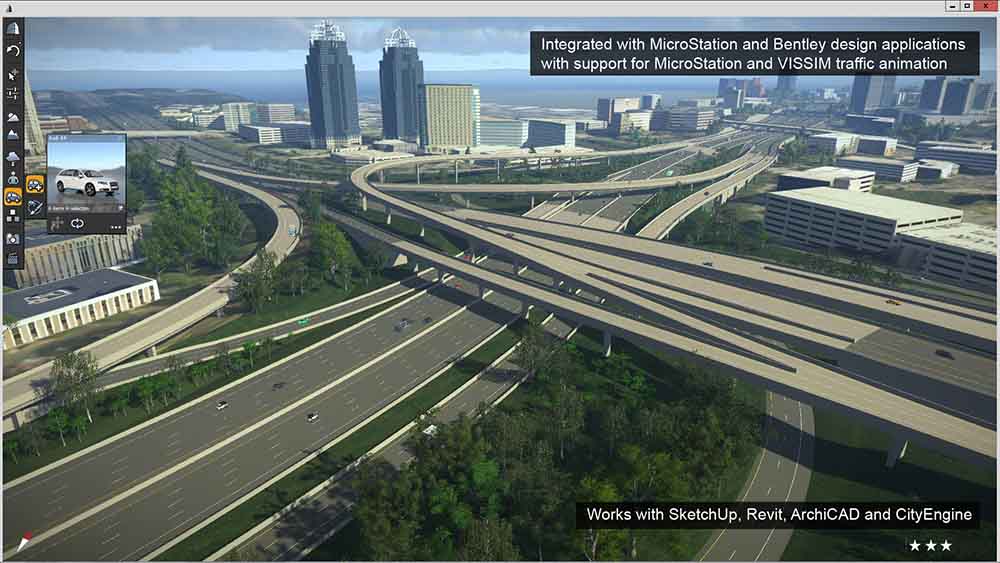1000x563 pixels.
Task: Select the four-squares objects tool
Action: (x=13, y=218)
